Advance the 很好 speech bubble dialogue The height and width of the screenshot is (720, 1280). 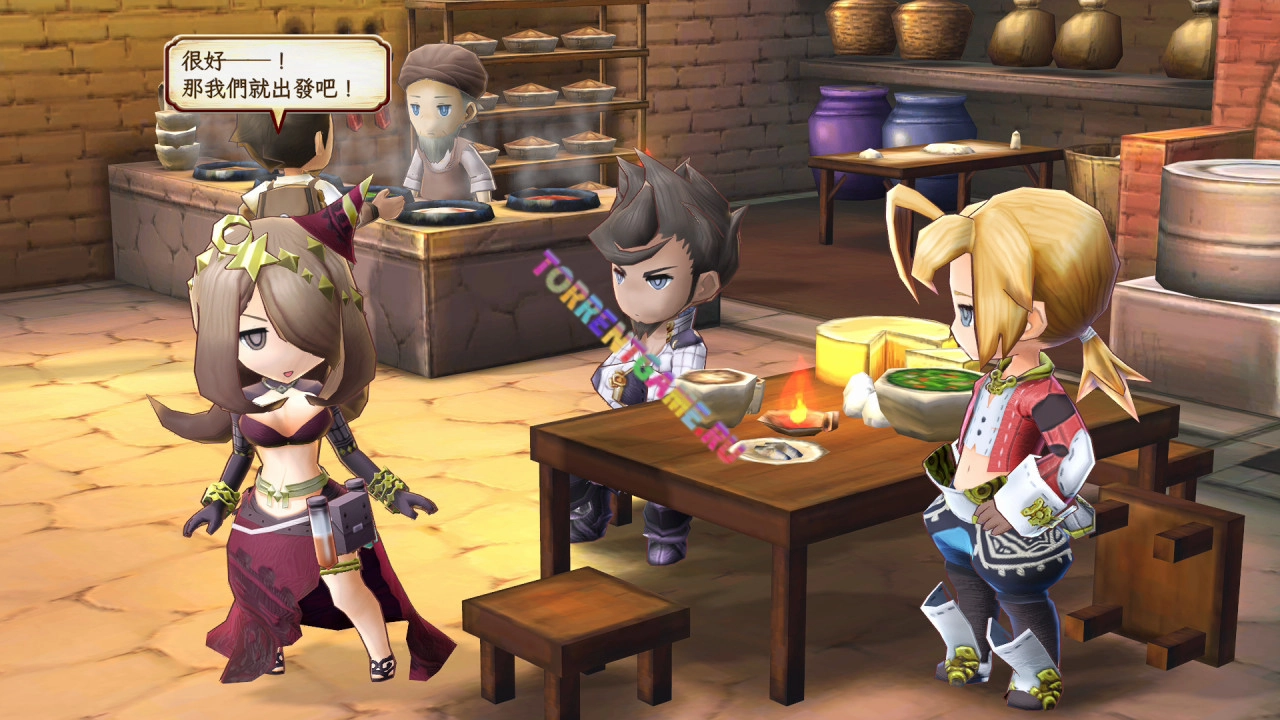pos(276,73)
